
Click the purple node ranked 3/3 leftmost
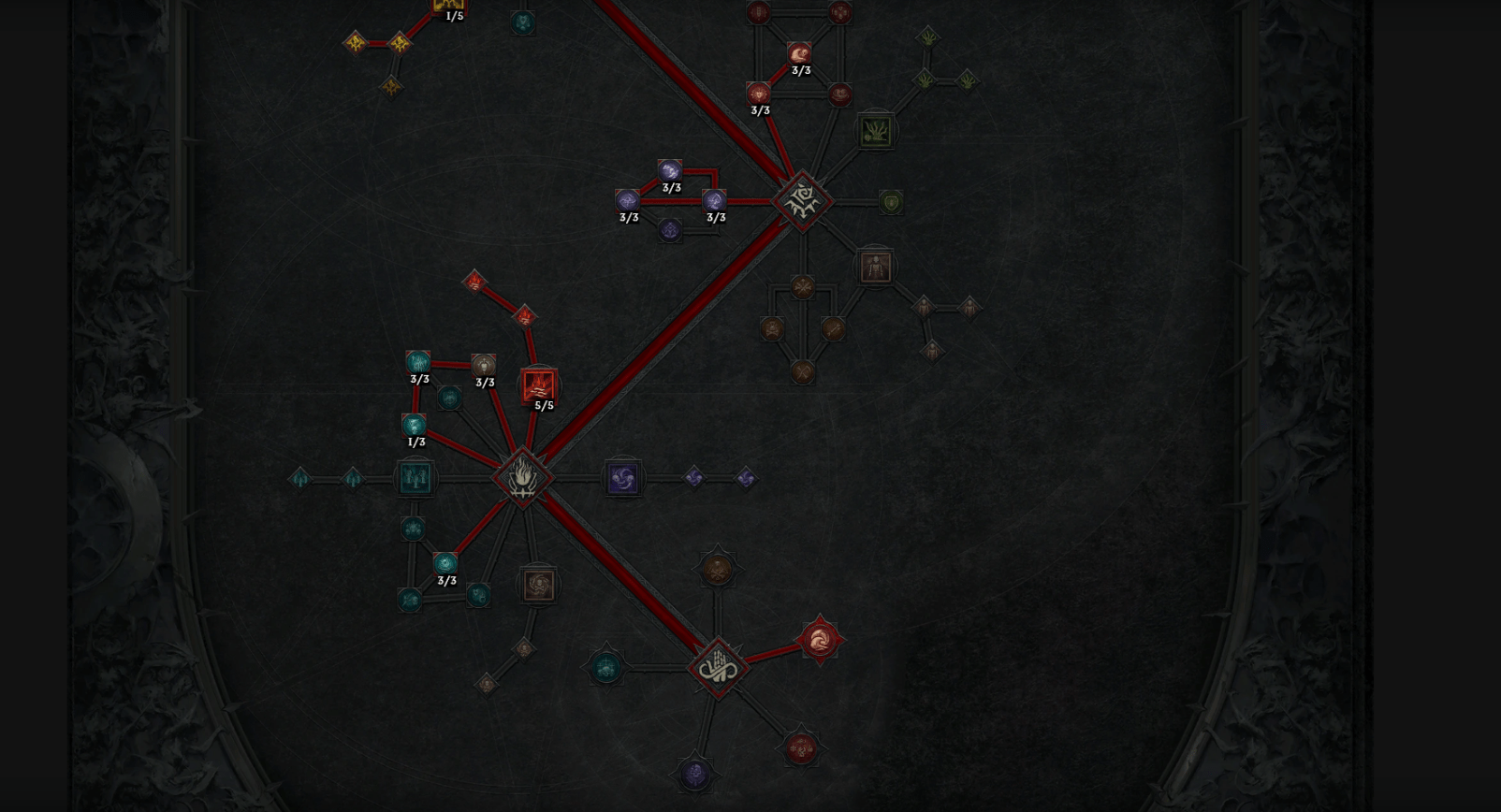[629, 201]
